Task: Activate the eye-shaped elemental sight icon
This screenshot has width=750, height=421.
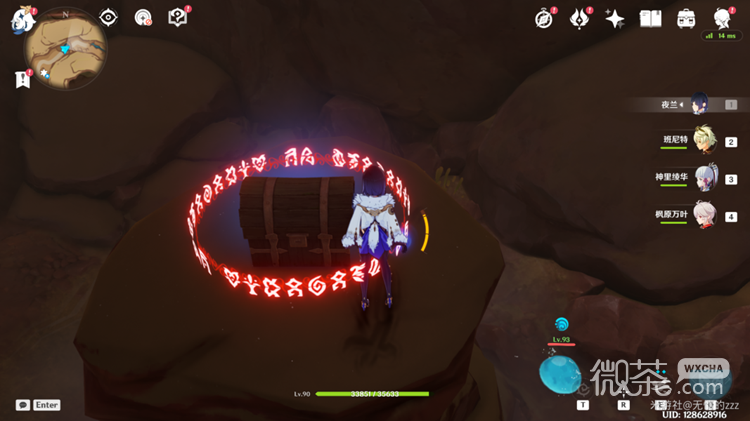Action: [x=109, y=18]
